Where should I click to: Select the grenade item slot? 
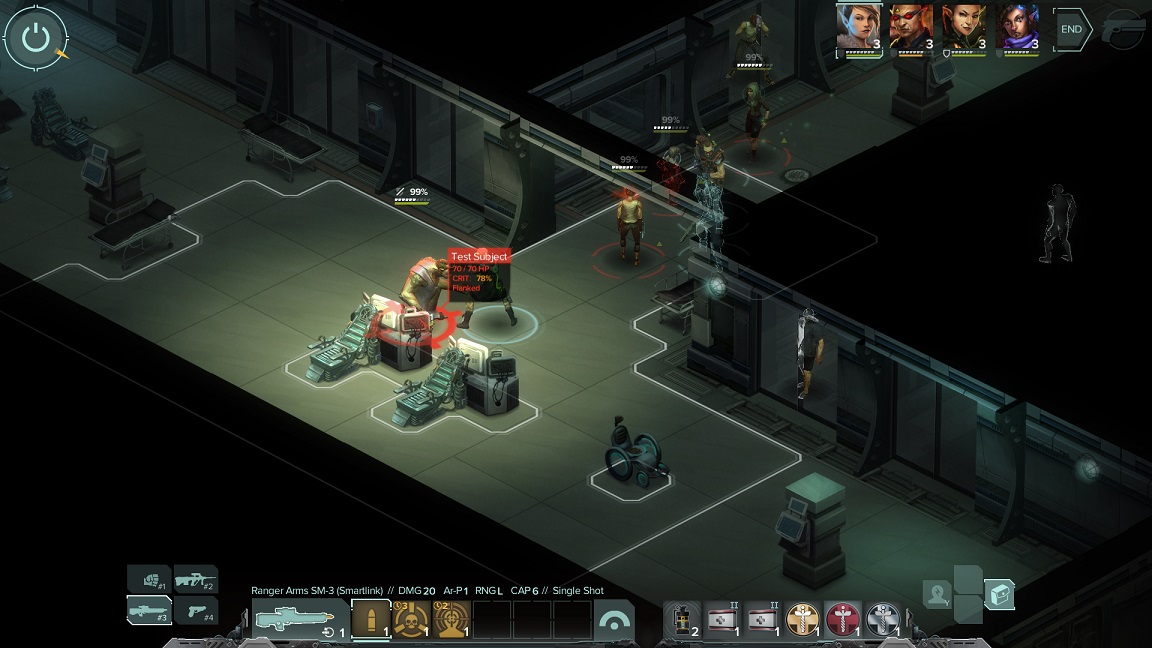pyautogui.click(x=683, y=620)
